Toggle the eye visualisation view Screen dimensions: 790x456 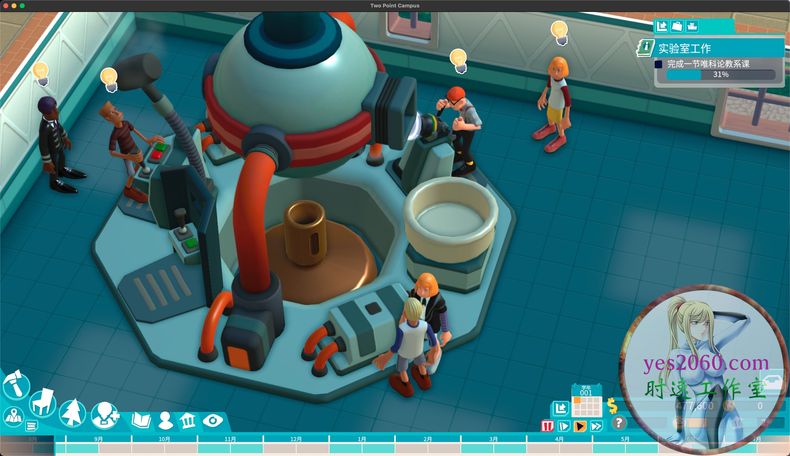(x=212, y=420)
